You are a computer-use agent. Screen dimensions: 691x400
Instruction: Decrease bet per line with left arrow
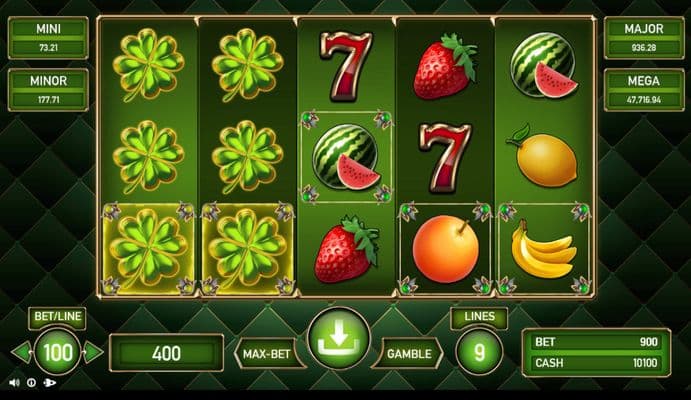tap(18, 352)
